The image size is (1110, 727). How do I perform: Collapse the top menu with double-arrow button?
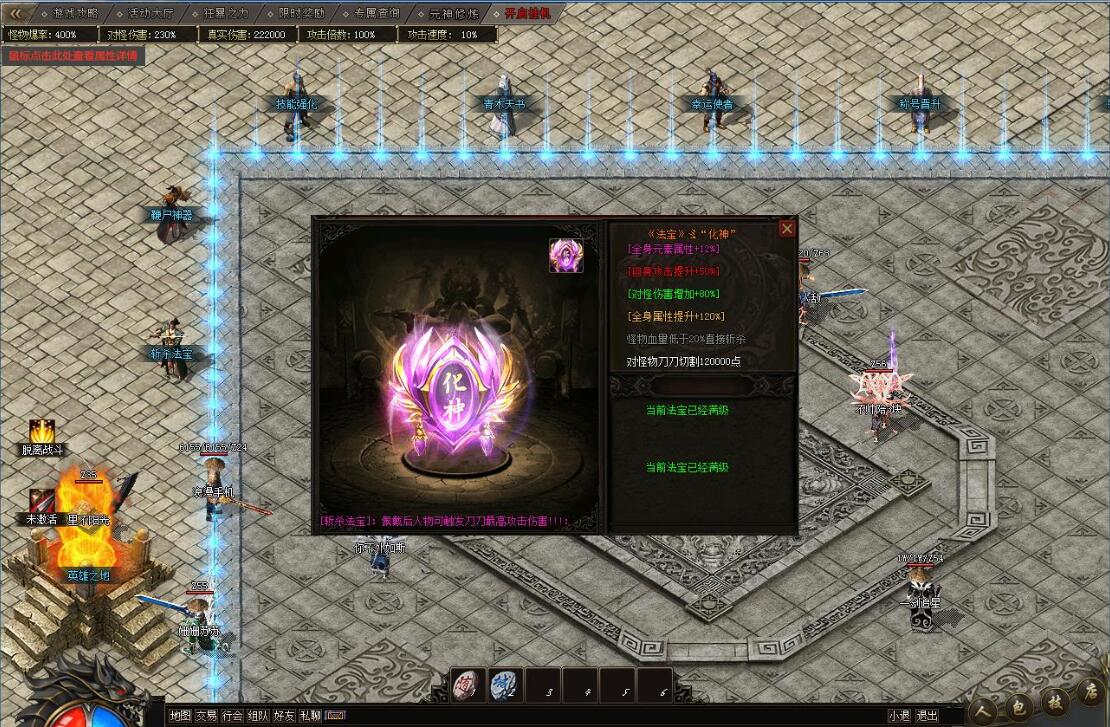pyautogui.click(x=16, y=14)
